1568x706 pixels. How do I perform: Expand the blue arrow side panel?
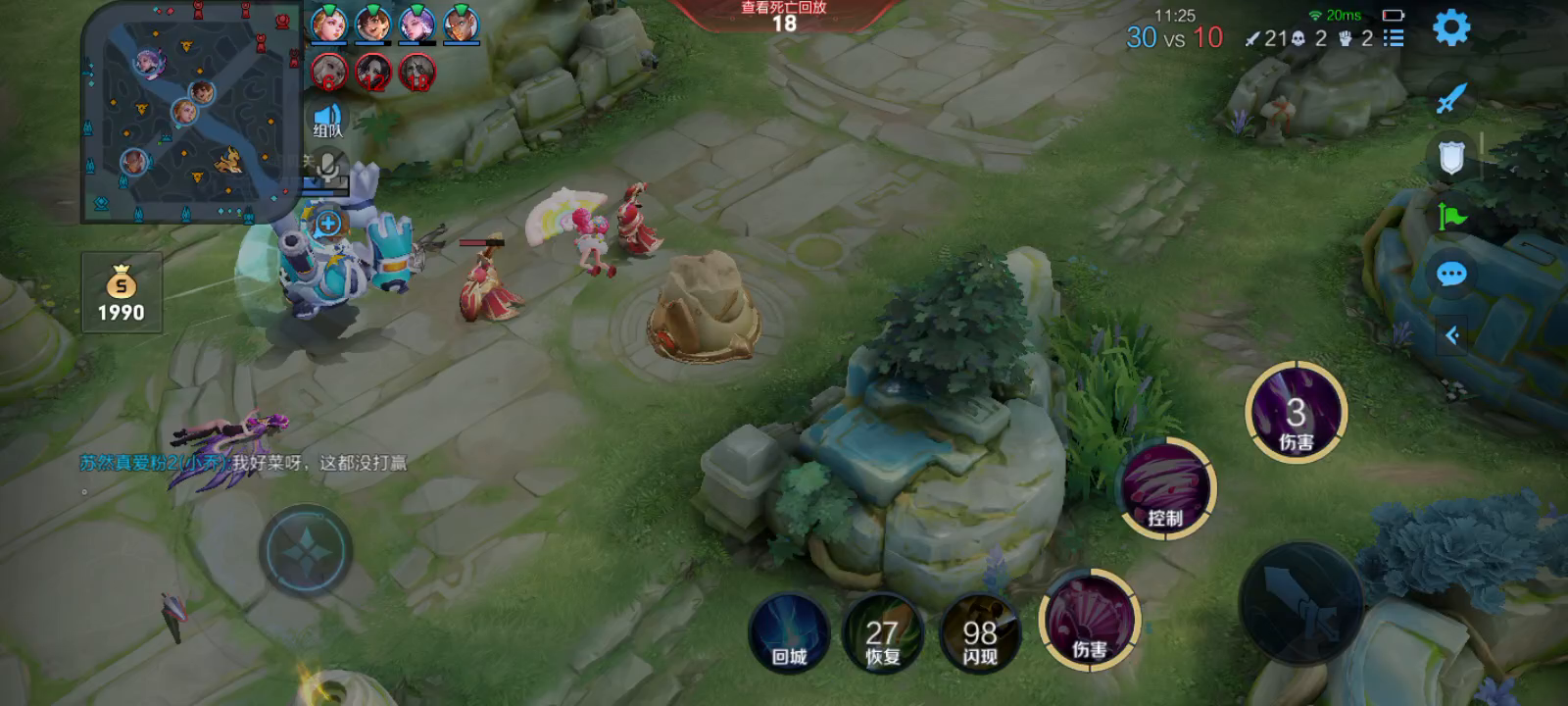[x=1452, y=335]
